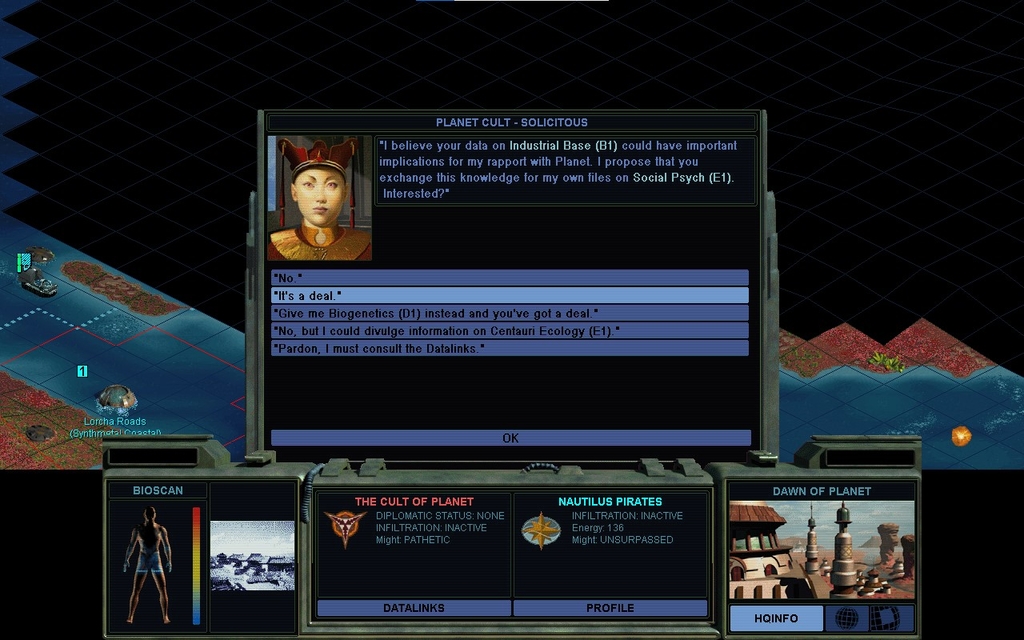Screen dimensions: 1024x640
Task: Click the Dawn of Planet base image
Action: pos(821,549)
